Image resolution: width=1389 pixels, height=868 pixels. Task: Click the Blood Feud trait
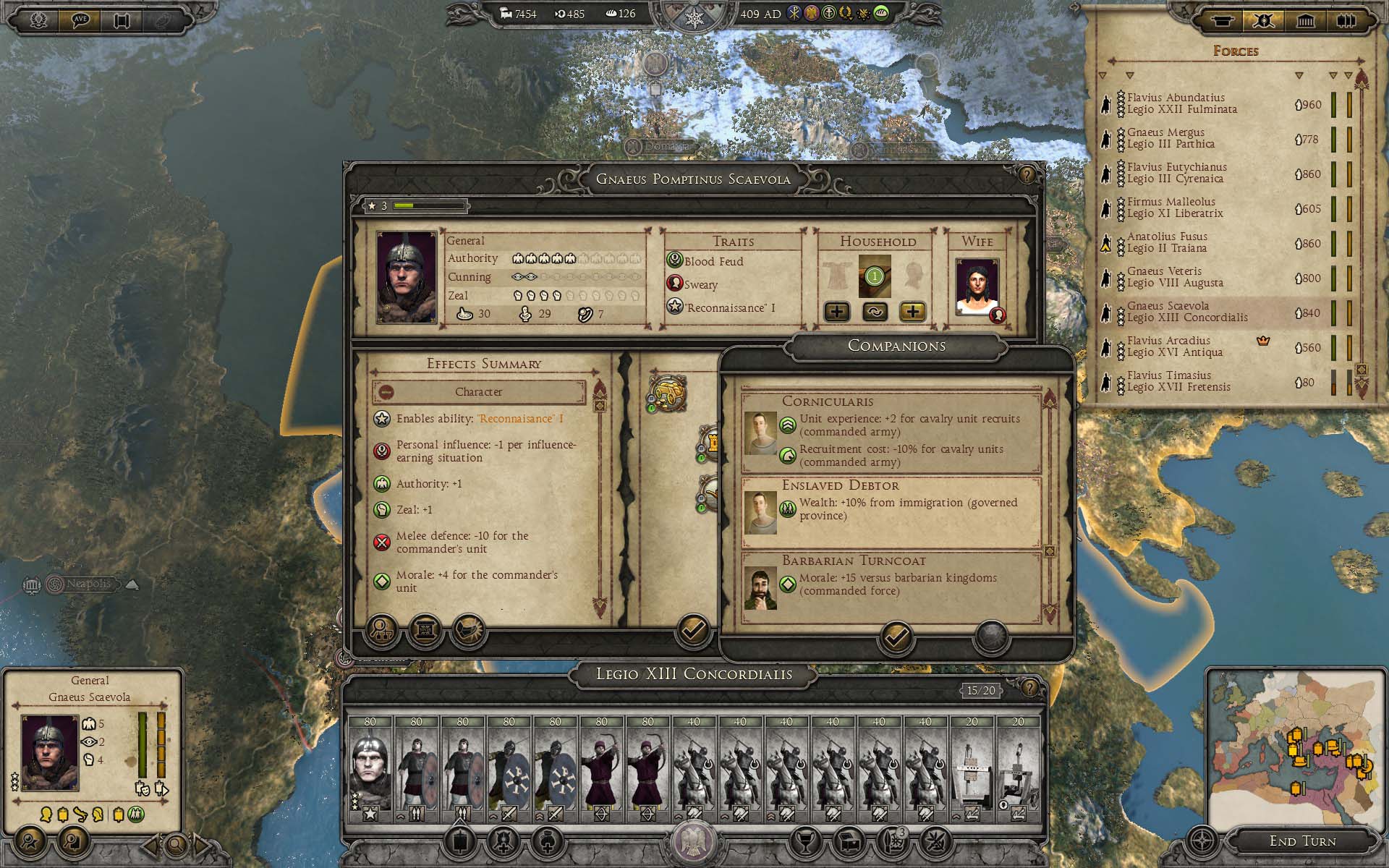click(x=713, y=262)
